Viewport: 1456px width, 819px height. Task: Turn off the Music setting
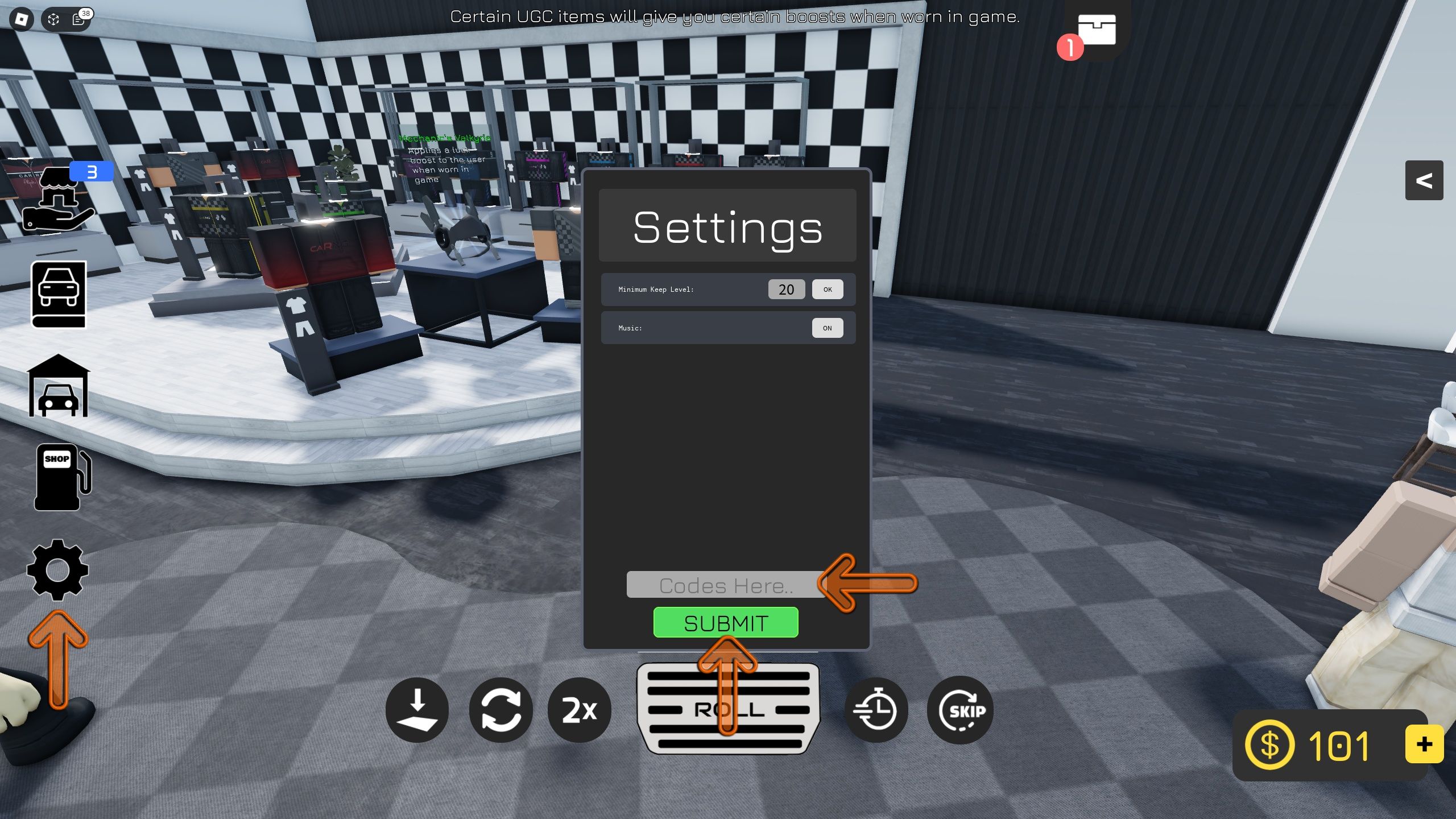[828, 328]
